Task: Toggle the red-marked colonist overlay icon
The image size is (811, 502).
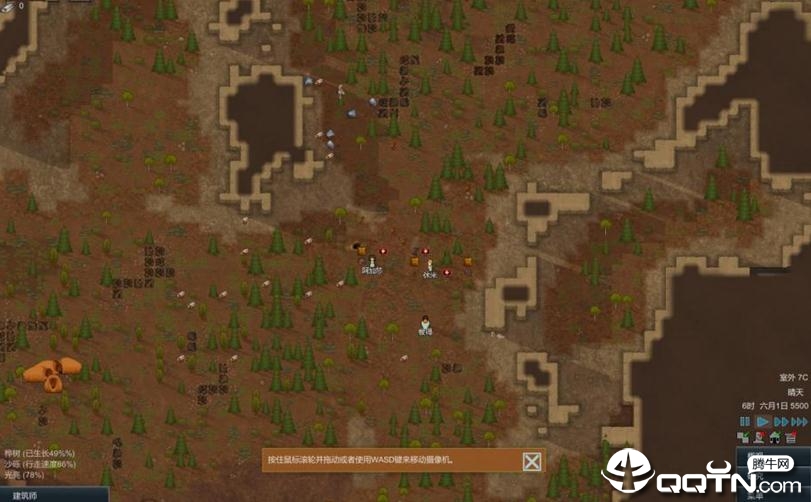Action: tap(761, 438)
